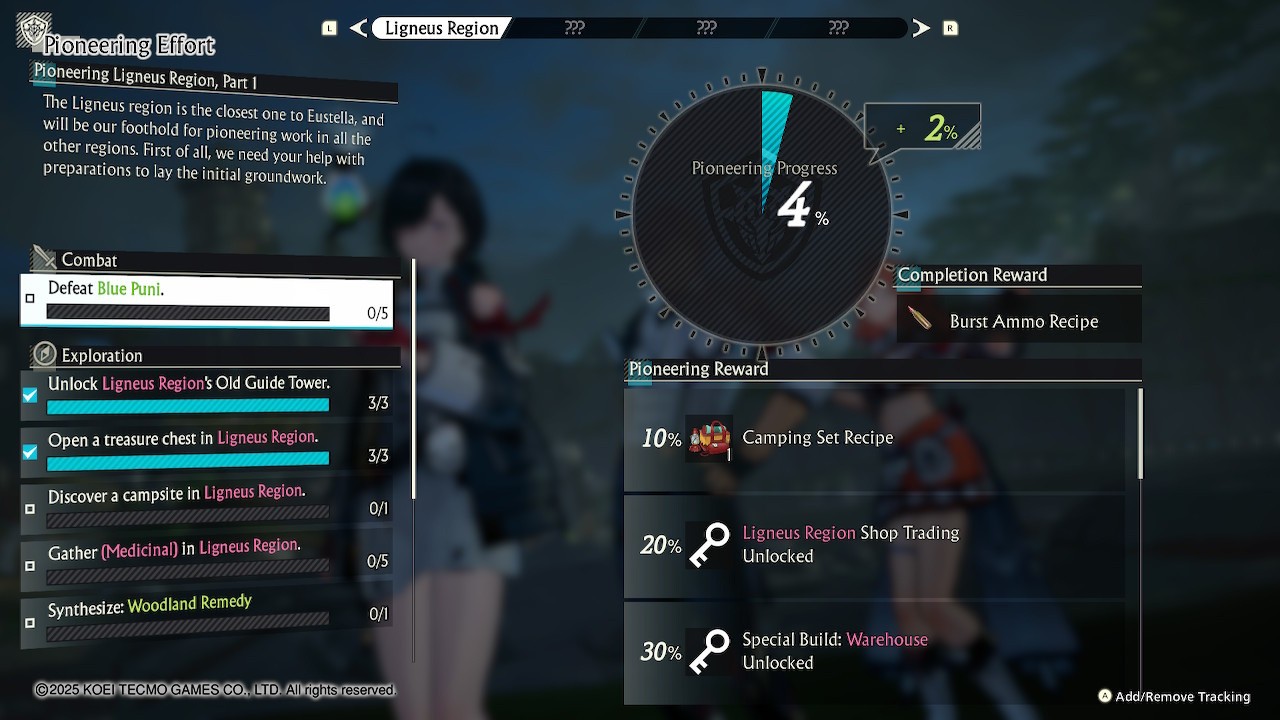Click the Pioneering Progress dial
1280x720 pixels.
762,213
